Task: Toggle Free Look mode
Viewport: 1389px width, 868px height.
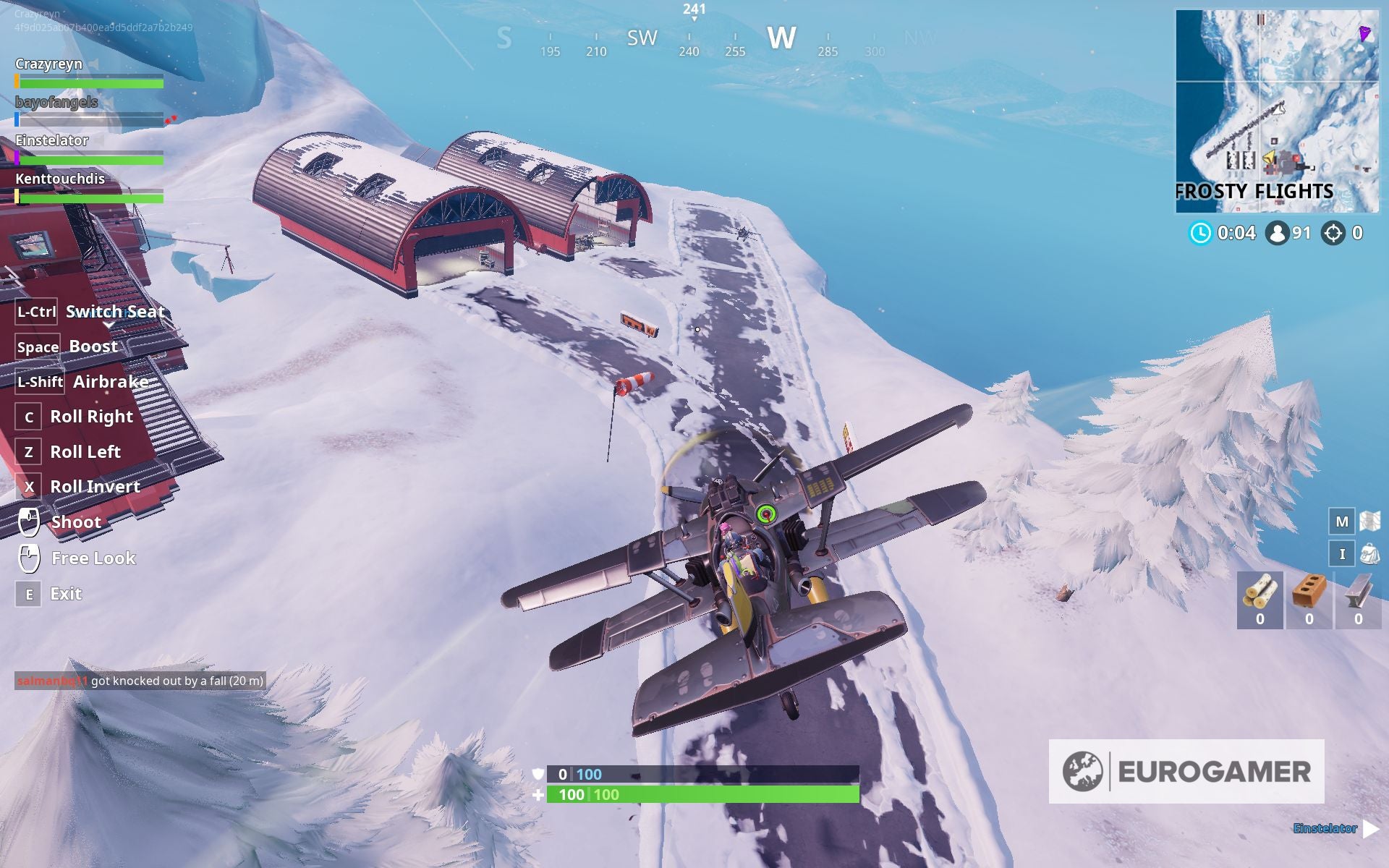Action: [28, 557]
